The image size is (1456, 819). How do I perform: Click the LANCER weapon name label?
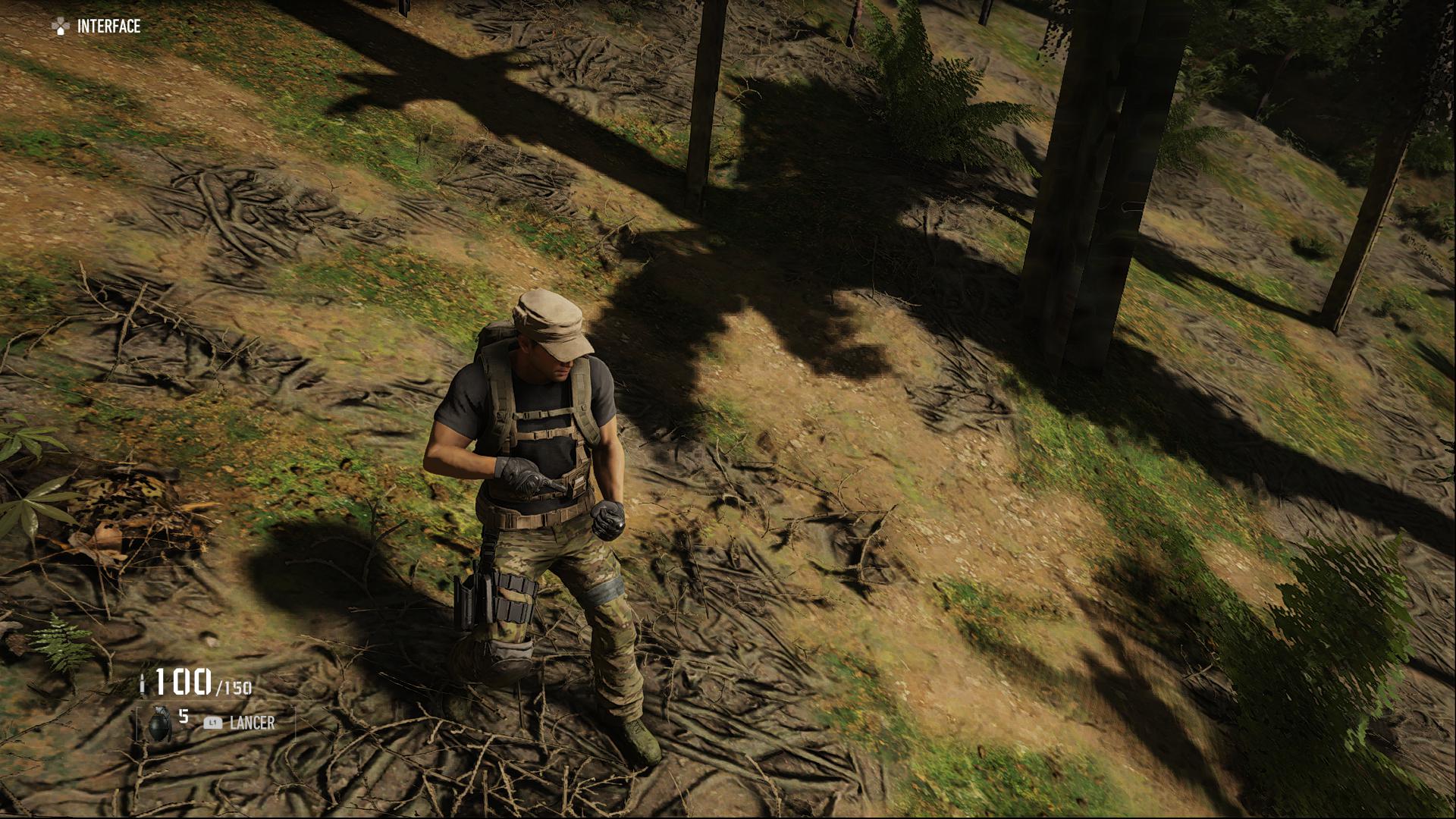pos(253,723)
